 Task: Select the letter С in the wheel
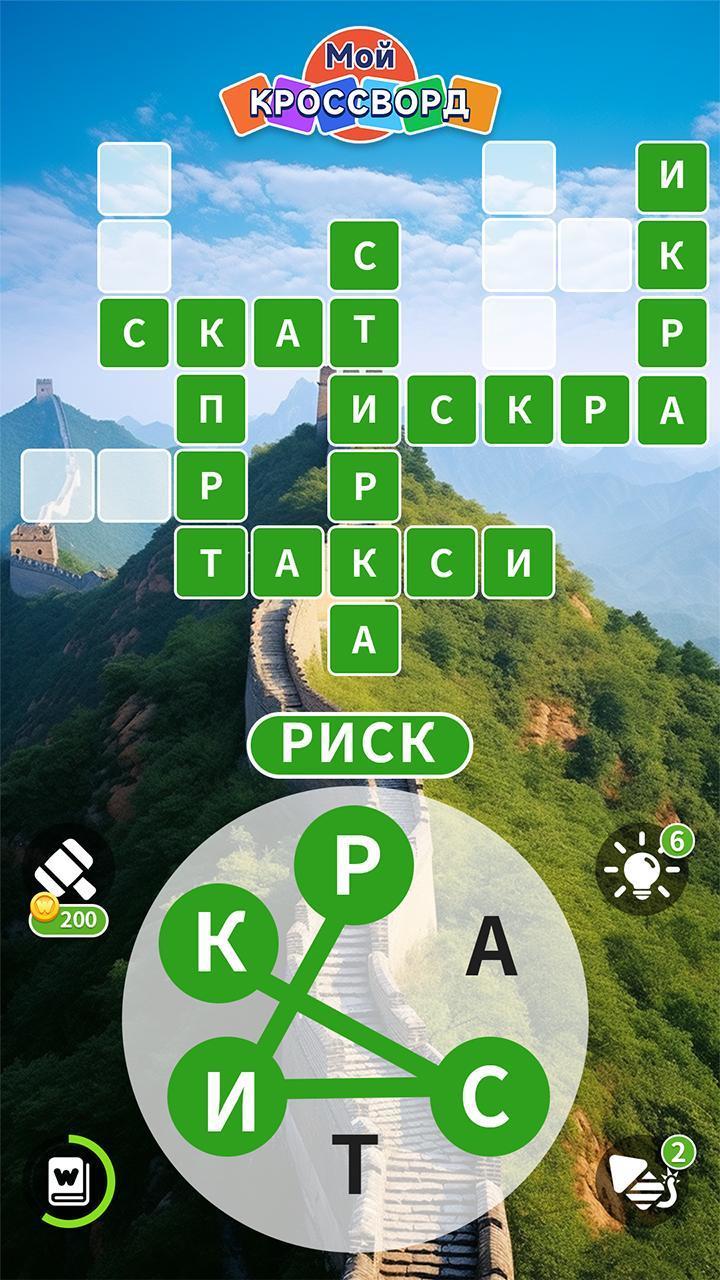pos(490,1095)
